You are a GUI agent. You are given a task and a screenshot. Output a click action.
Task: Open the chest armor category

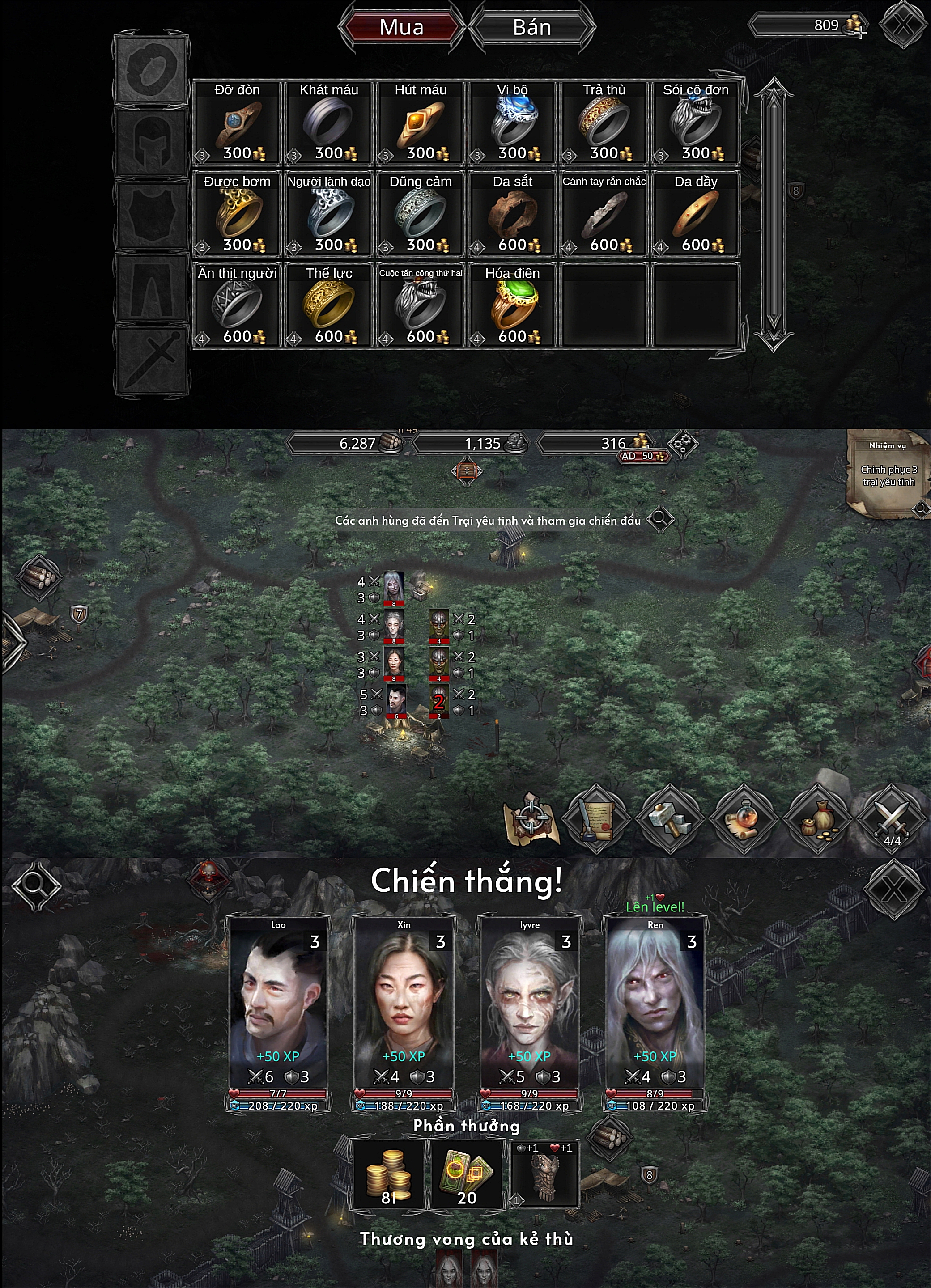click(151, 215)
